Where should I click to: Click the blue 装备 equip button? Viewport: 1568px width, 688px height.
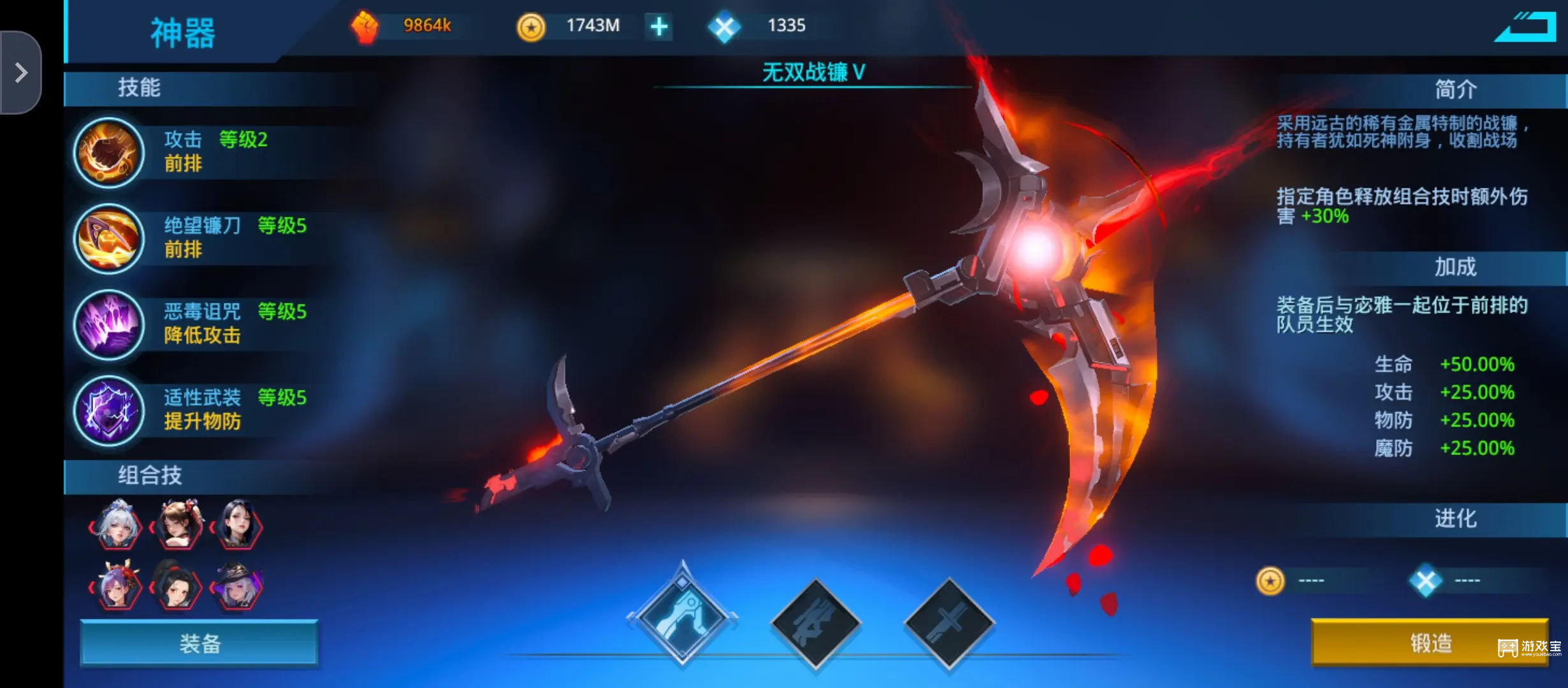[199, 643]
